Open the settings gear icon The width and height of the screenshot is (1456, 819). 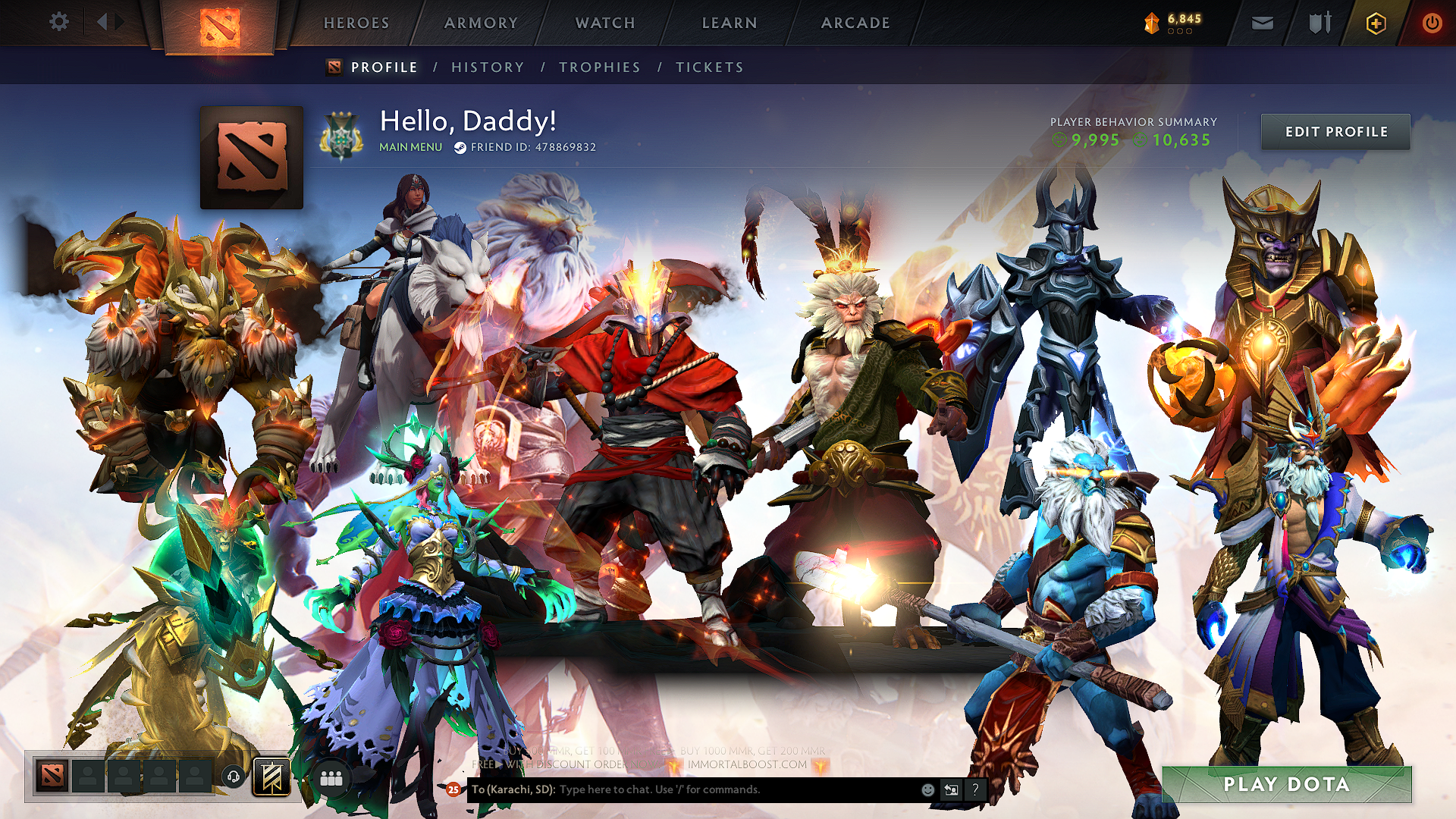click(58, 22)
